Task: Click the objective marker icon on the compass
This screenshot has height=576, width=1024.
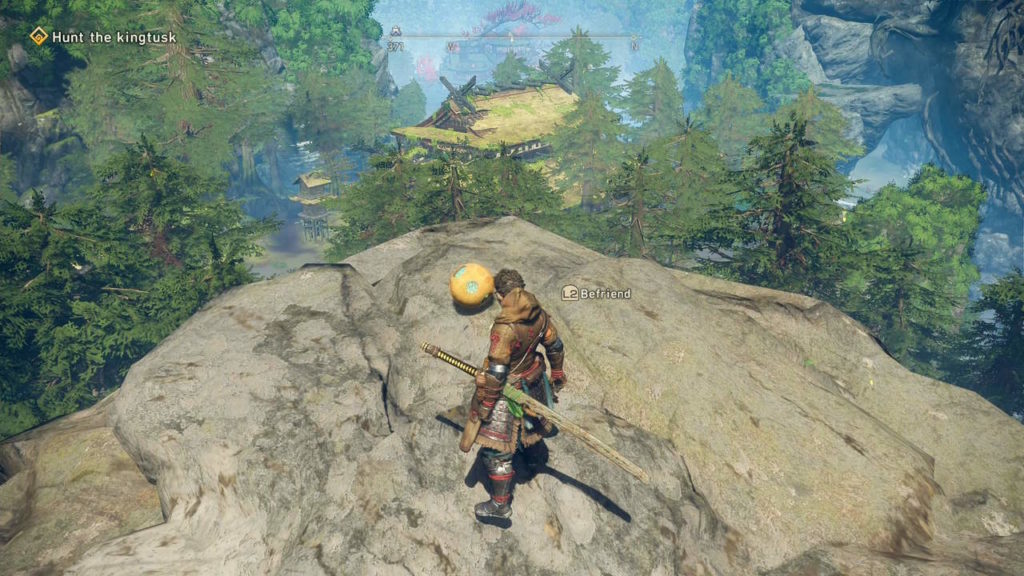Action: (396, 32)
